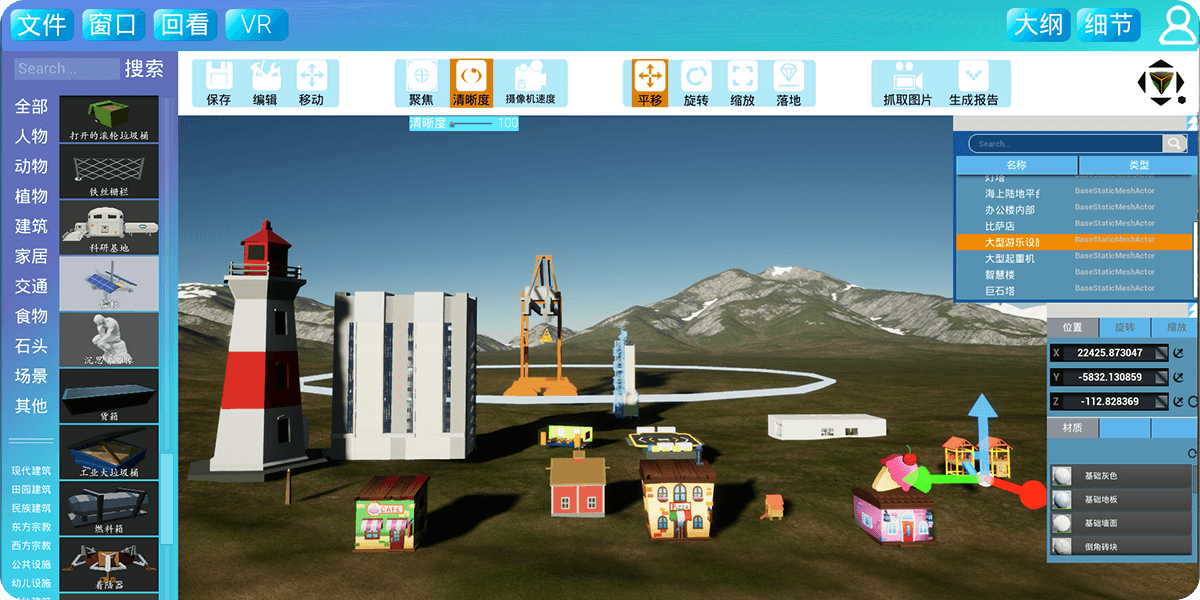This screenshot has width=1200, height=600.
Task: Apply the 基础地板 material
Action: click(1107, 499)
